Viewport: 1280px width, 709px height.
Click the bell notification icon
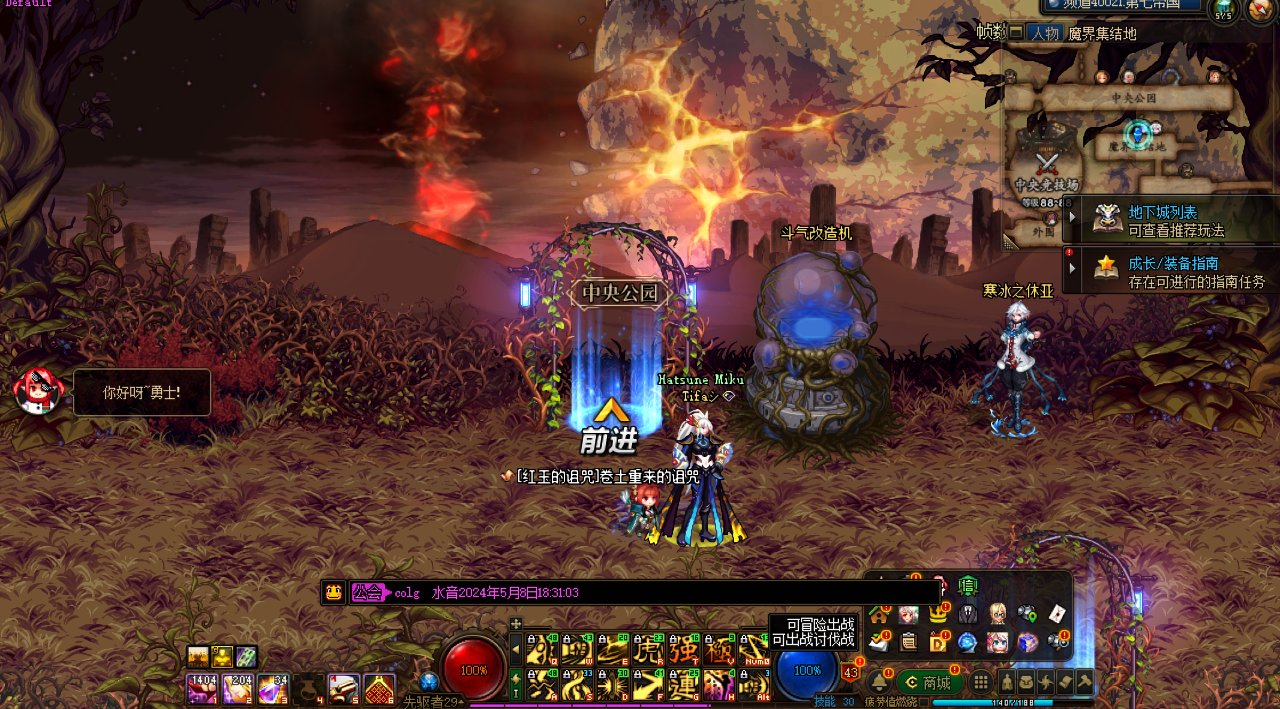(879, 682)
